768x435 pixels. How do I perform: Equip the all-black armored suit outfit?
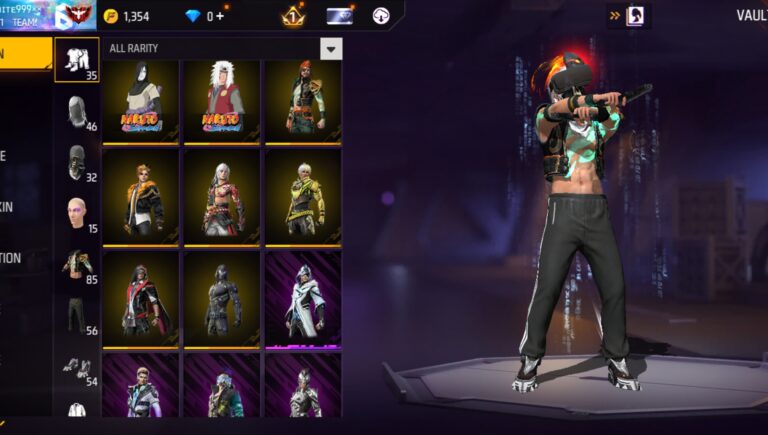point(222,298)
